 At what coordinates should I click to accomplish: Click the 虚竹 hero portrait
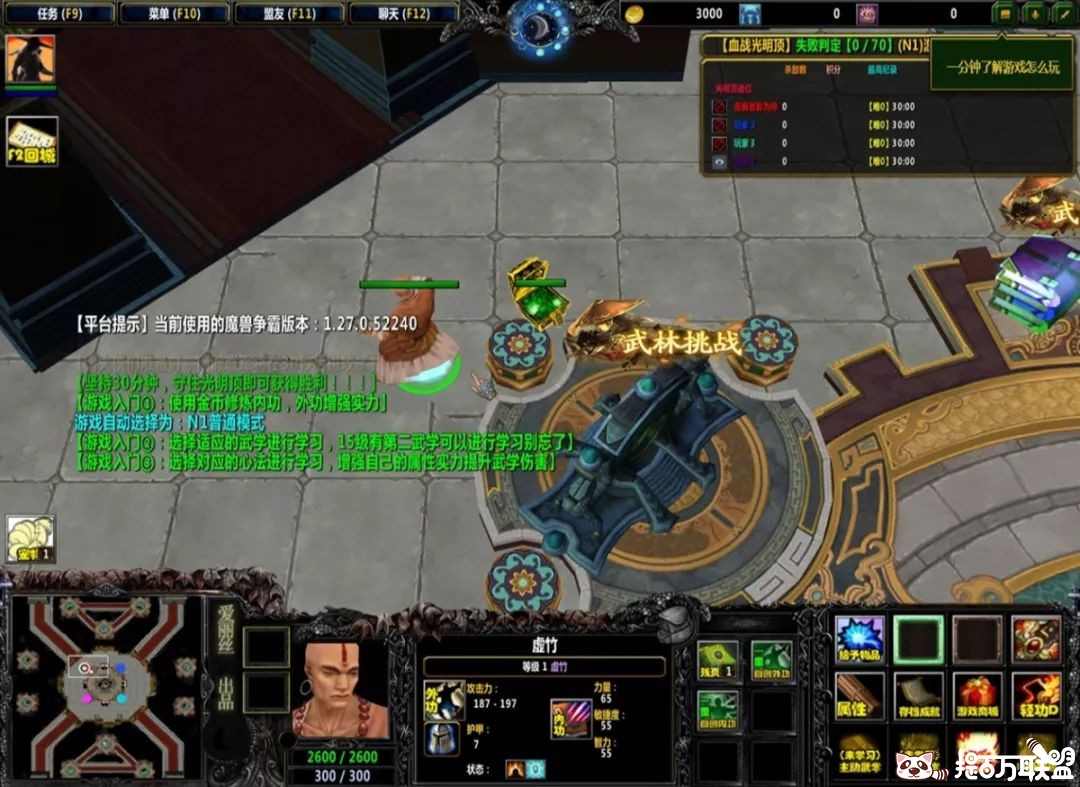(x=341, y=691)
